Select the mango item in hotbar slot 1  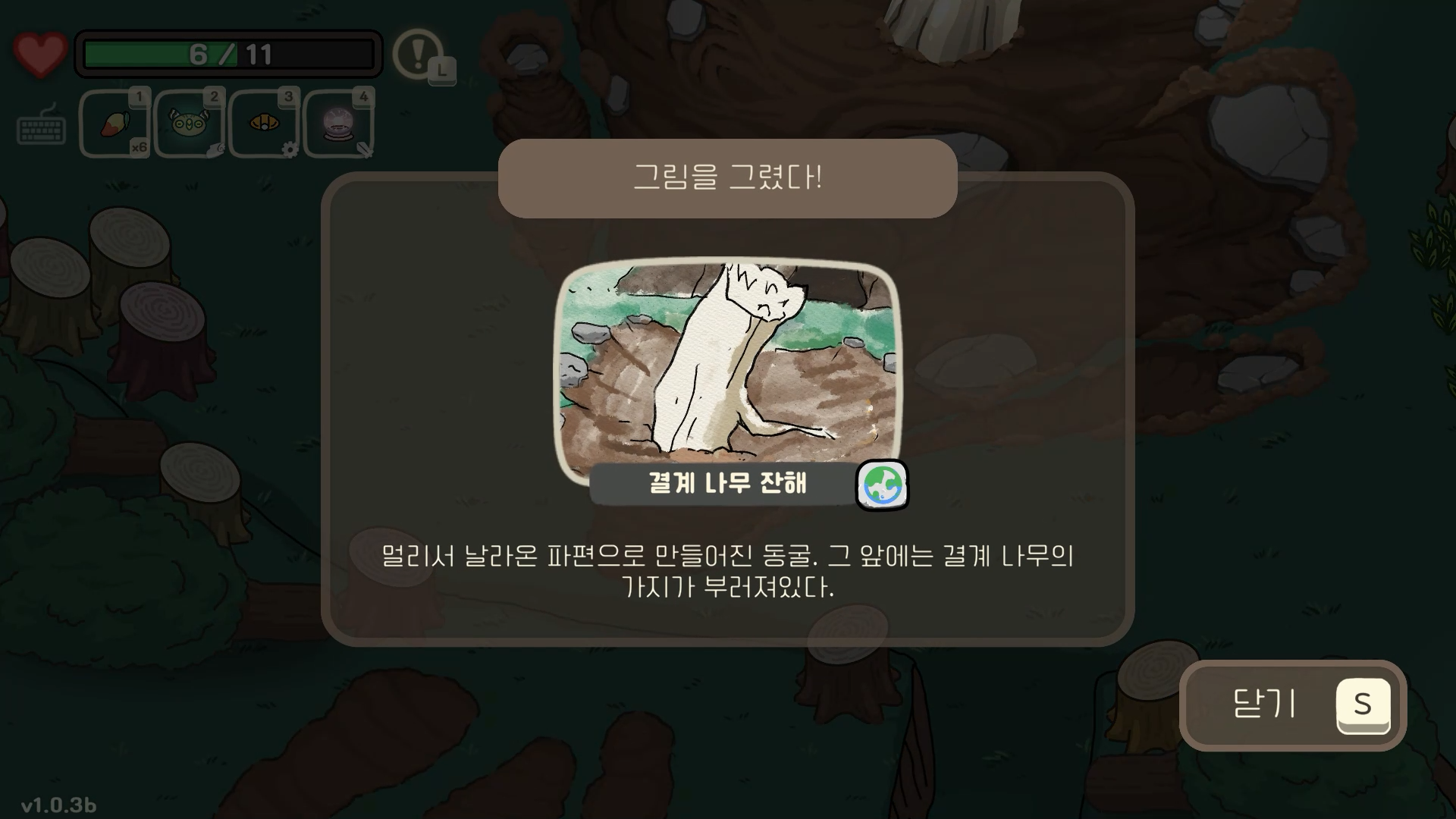pyautogui.click(x=115, y=123)
